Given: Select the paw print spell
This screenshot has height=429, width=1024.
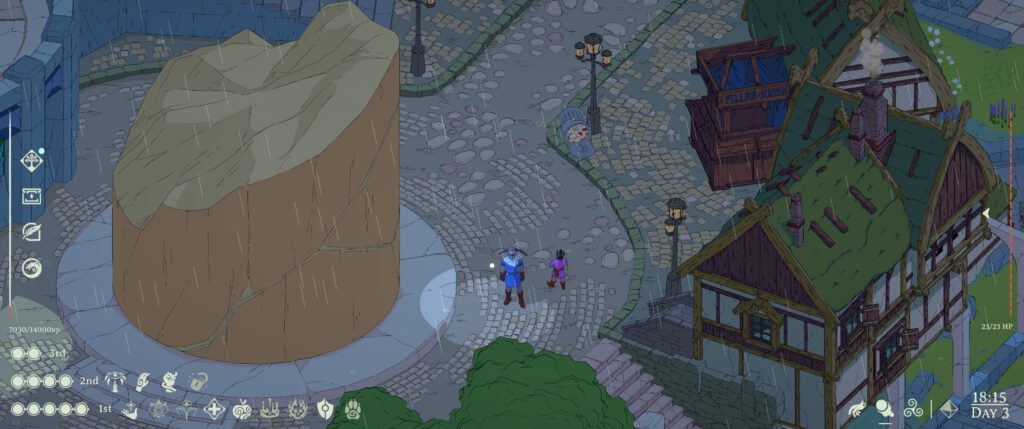Looking at the screenshot, I should tap(353, 409).
